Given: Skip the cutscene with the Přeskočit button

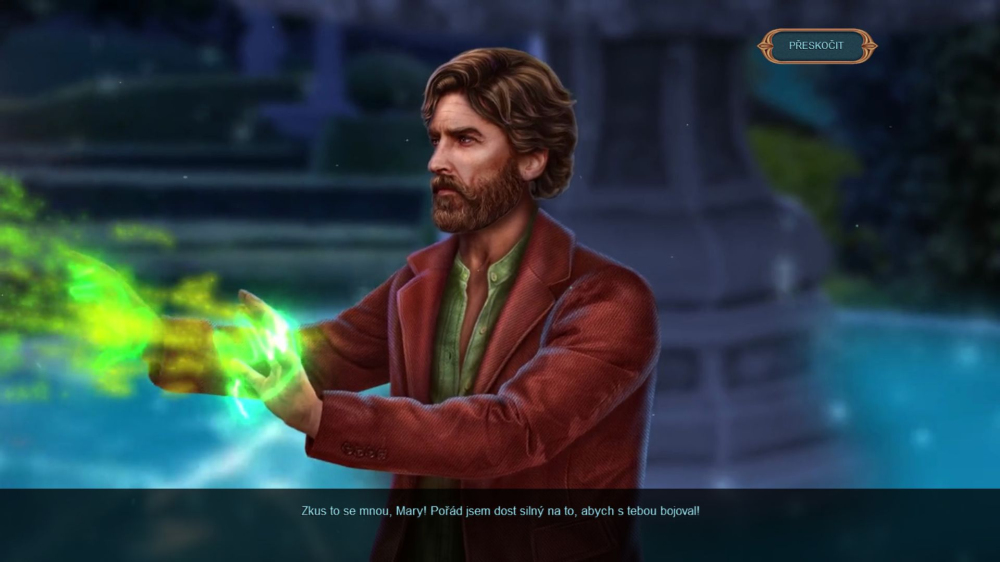Looking at the screenshot, I should tap(816, 46).
